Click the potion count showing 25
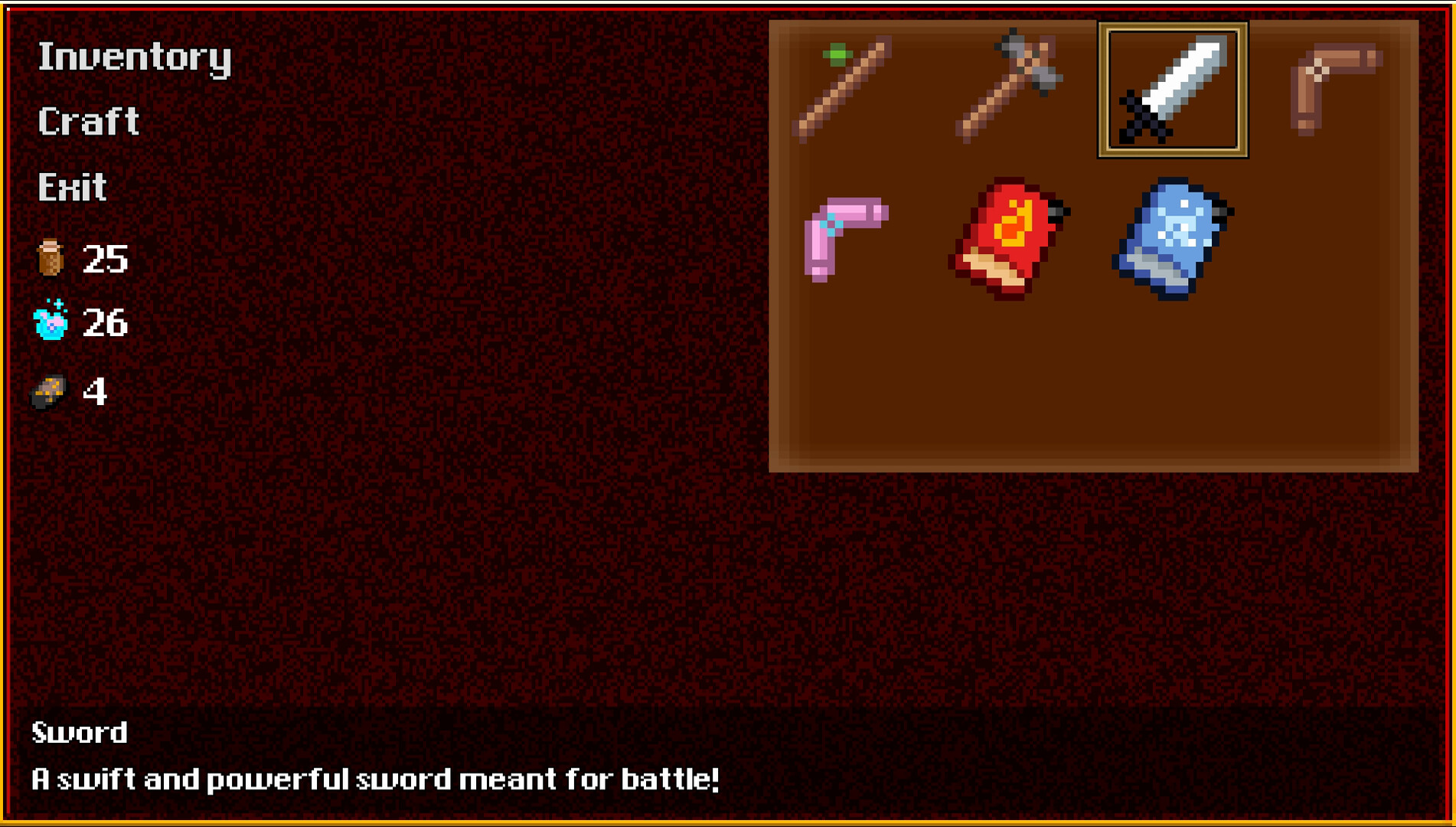 [106, 259]
